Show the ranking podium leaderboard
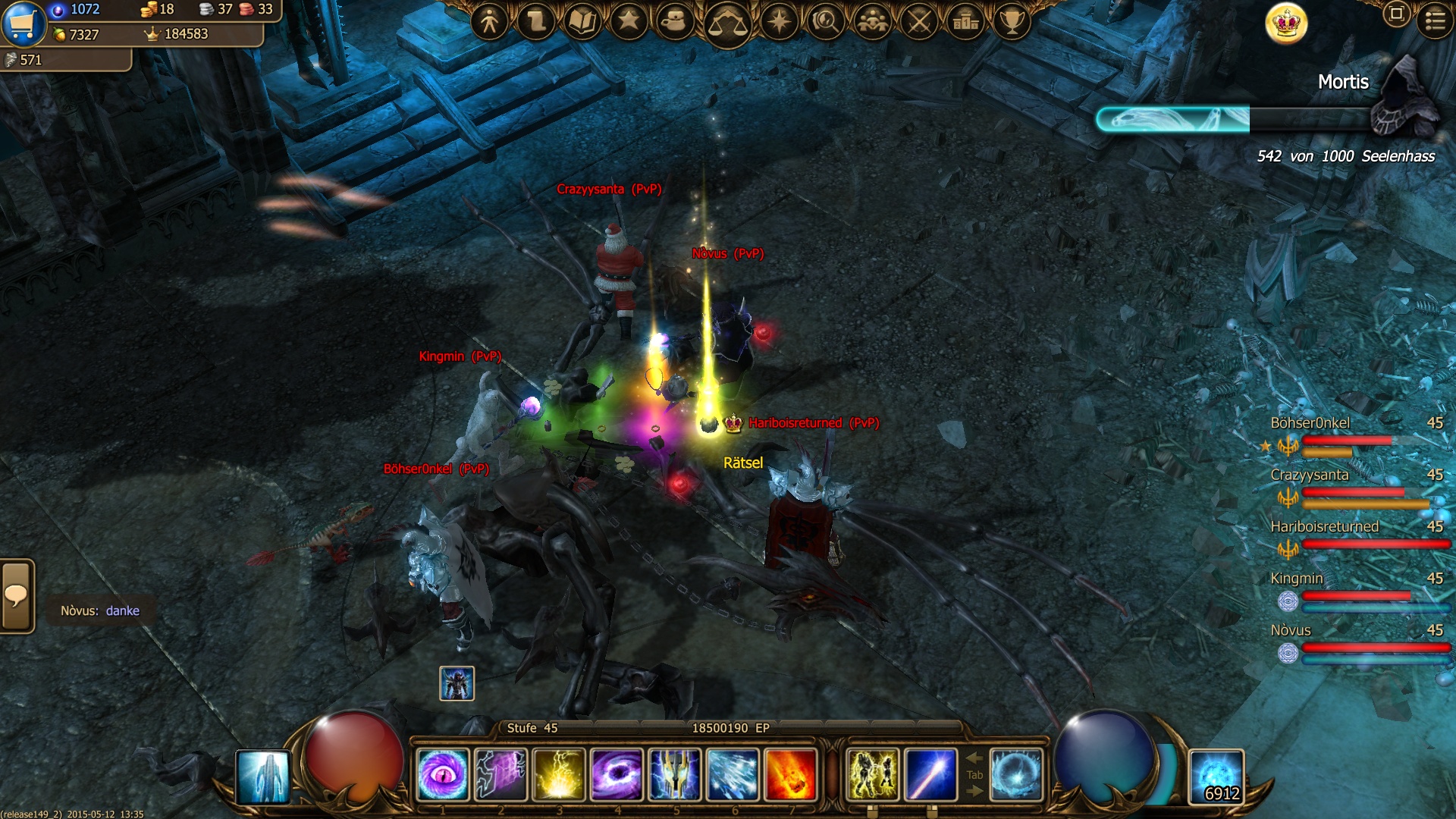 [x=965, y=22]
